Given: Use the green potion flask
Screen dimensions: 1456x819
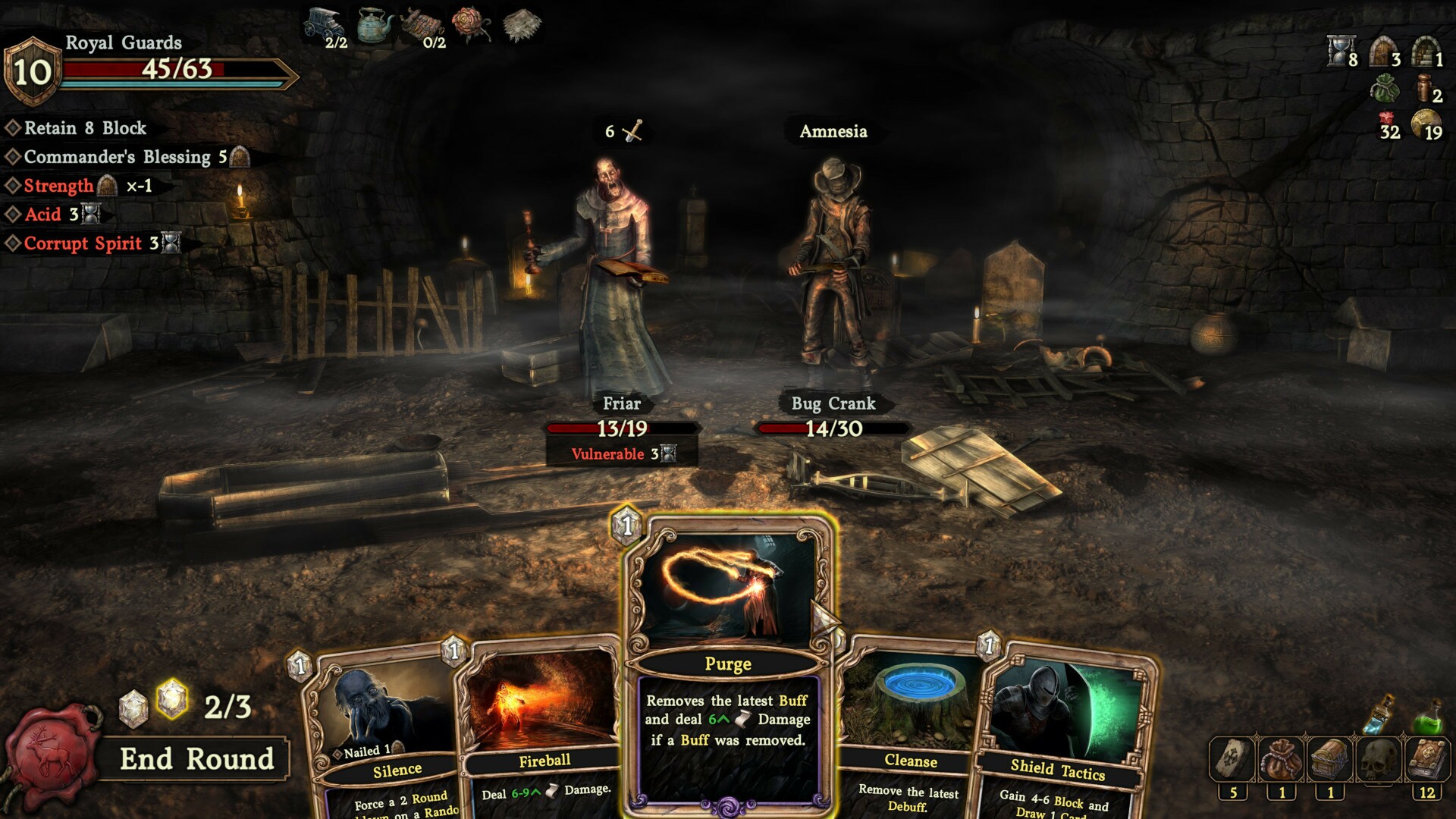Looking at the screenshot, I should 1429,717.
